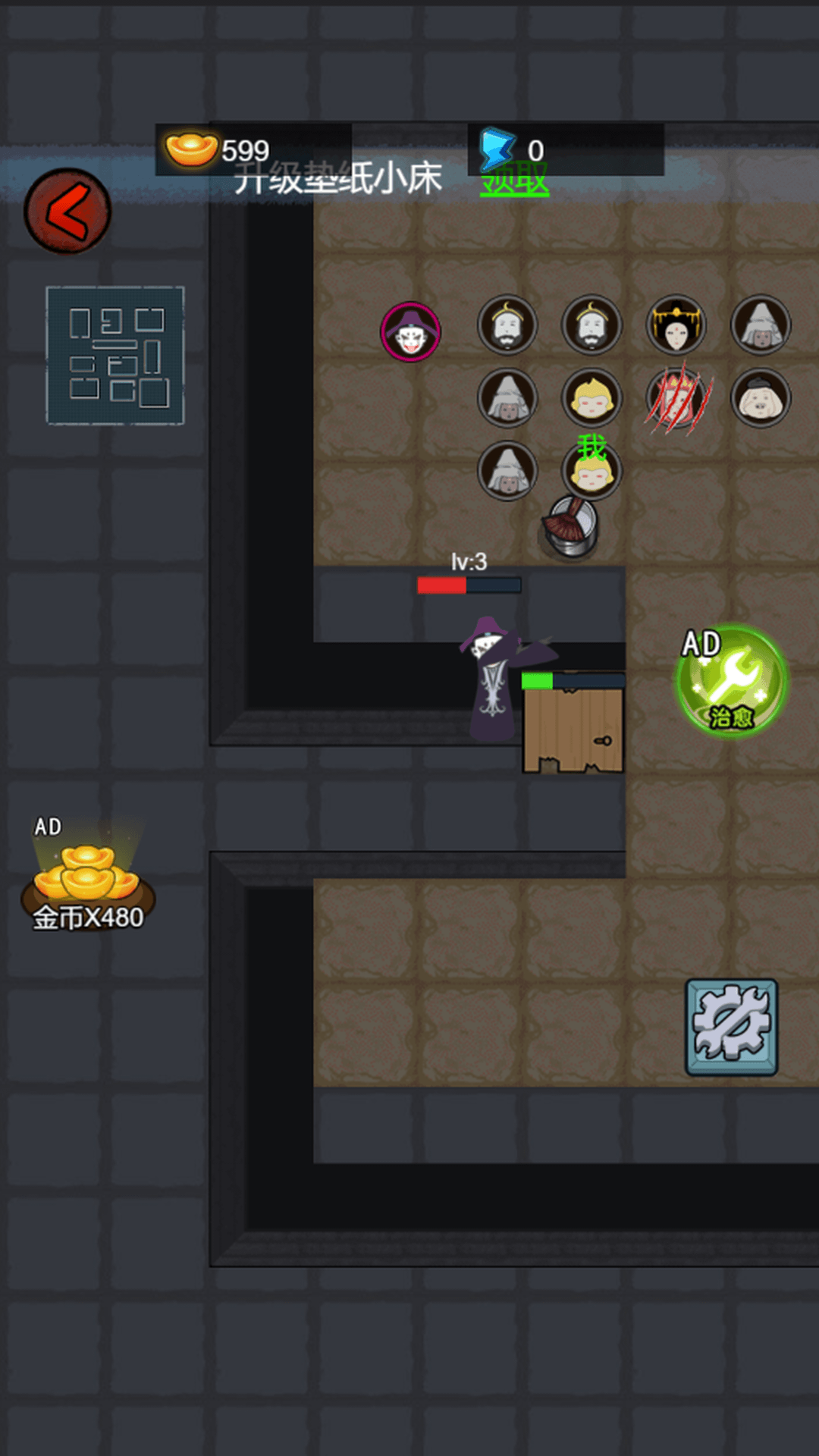Open the gear settings button
The width and height of the screenshot is (819, 1456).
pos(732,1027)
